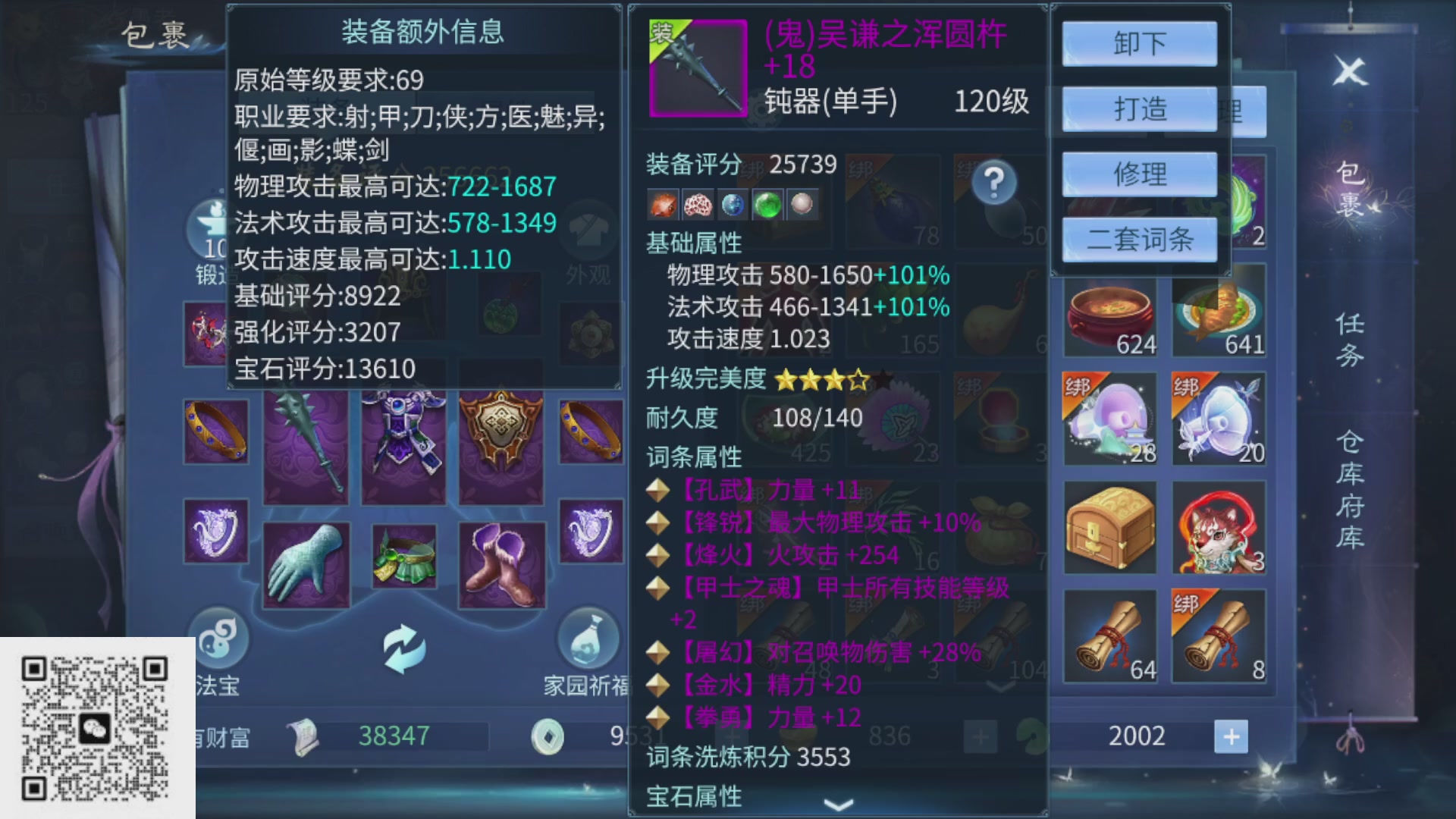Click the fourth upgrade perfection star
The width and height of the screenshot is (1456, 819).
point(858,379)
